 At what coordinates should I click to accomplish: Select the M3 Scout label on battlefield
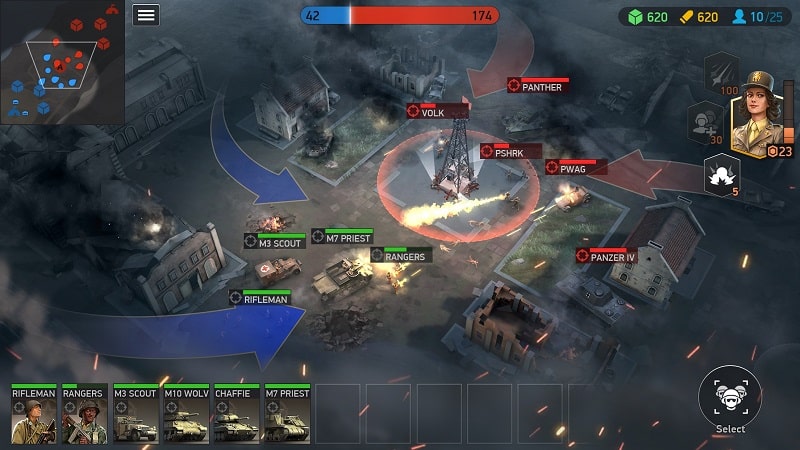(274, 241)
